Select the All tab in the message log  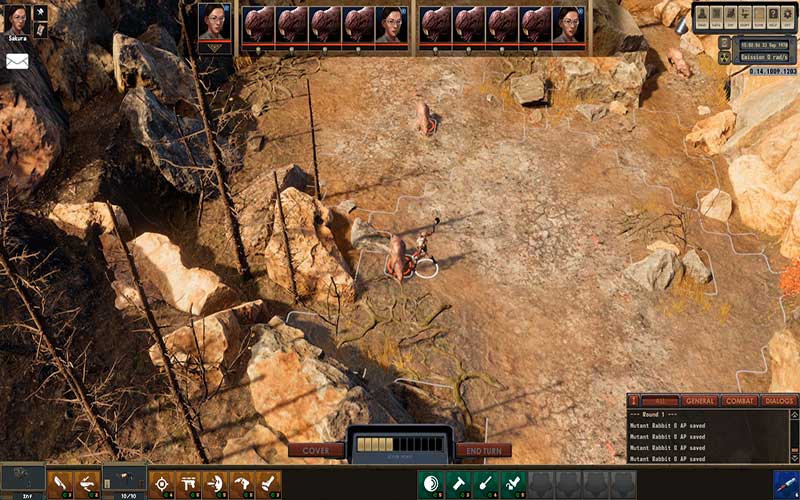click(x=659, y=401)
